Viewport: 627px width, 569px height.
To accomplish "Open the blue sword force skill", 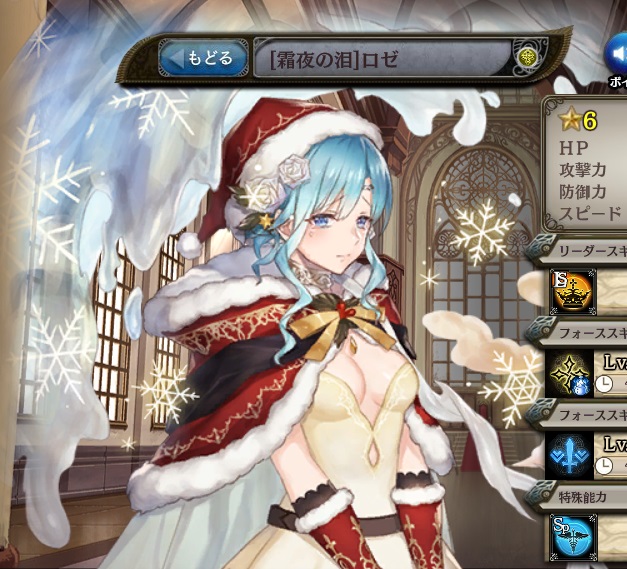I will click(573, 453).
